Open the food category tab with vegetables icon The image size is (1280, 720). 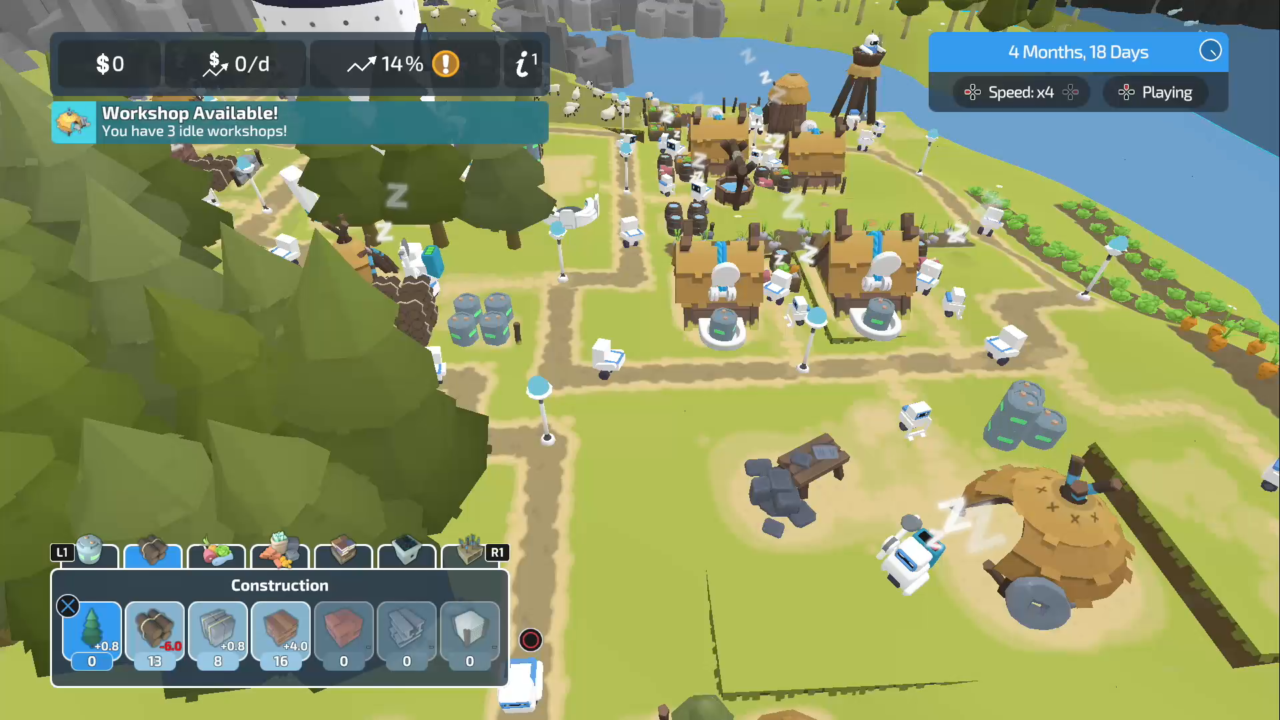click(x=217, y=551)
